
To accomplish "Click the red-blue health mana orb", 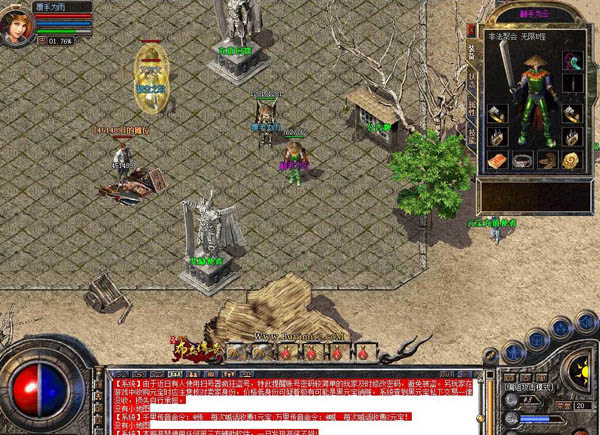I will pos(41,392).
